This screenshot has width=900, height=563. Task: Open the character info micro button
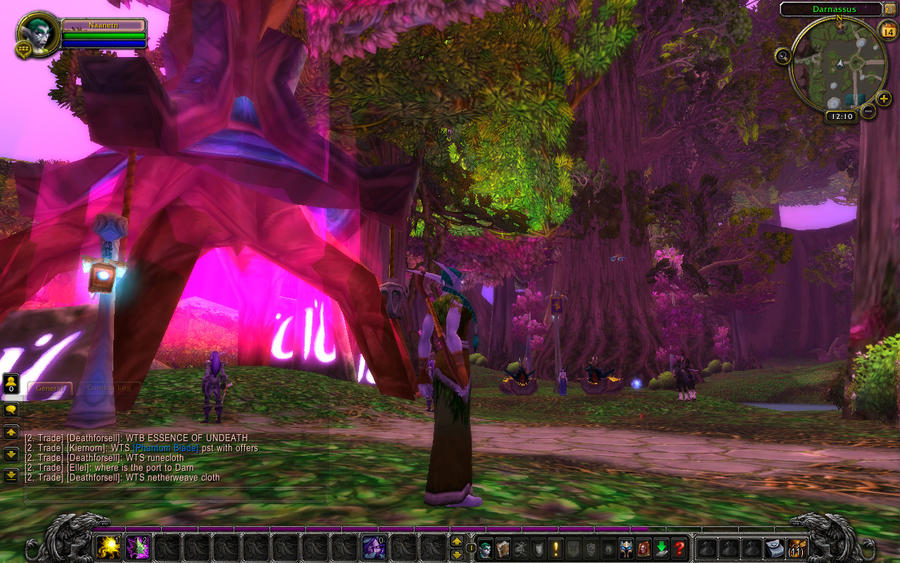point(486,548)
